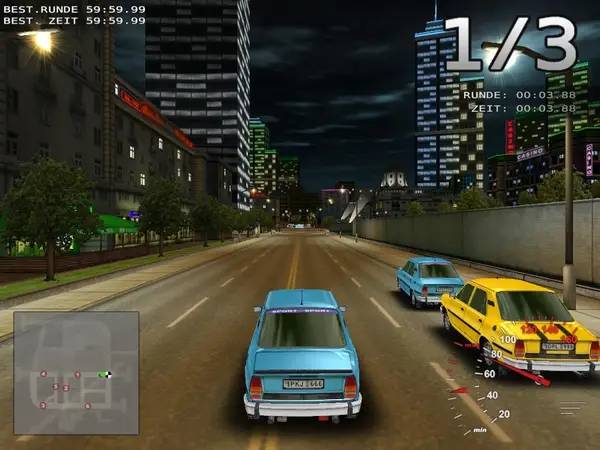Select the green player marker on minimap
Screen dimensions: 600x450
(x=104, y=374)
